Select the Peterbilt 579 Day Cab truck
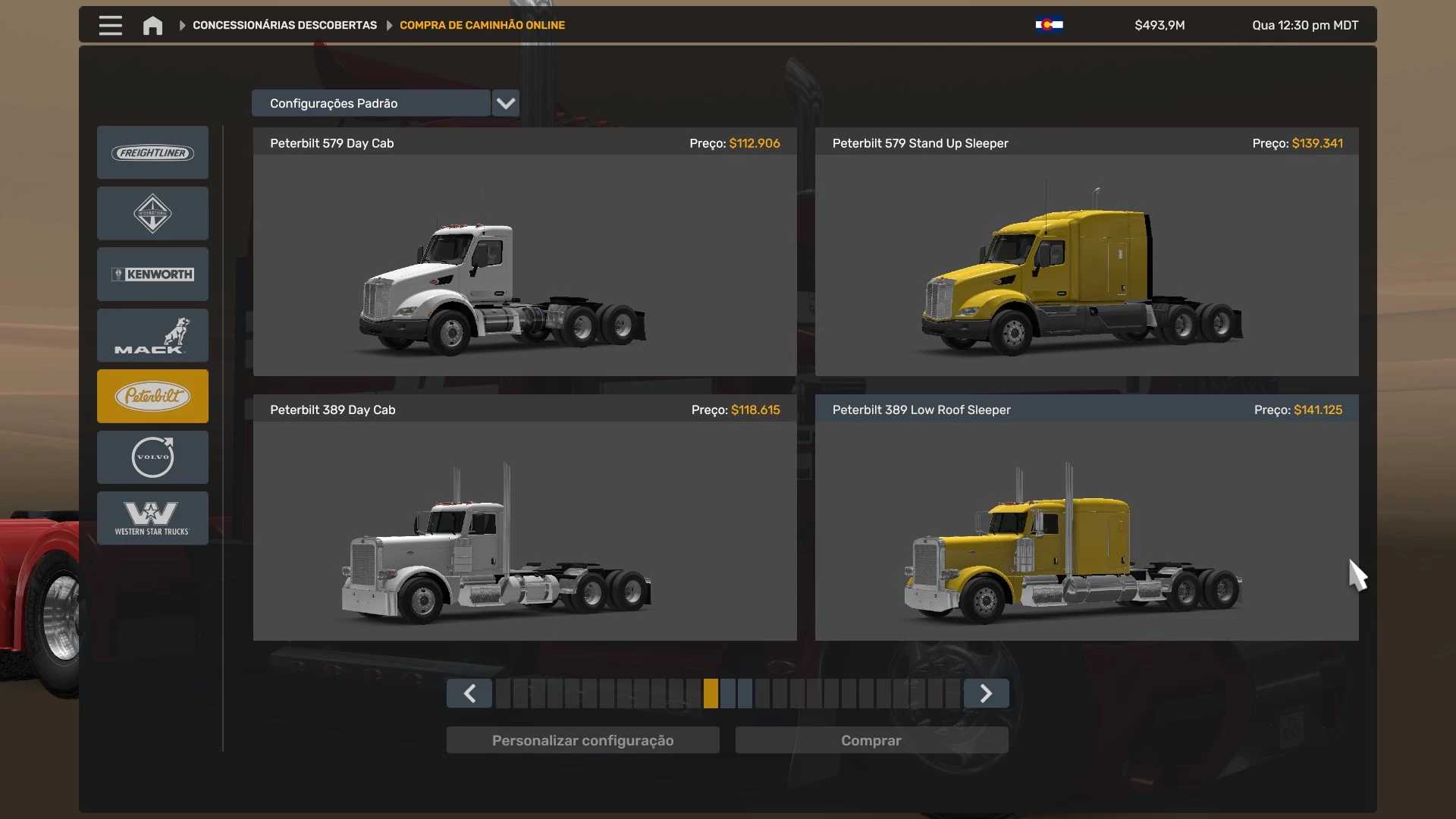This screenshot has width=1456, height=819. (x=525, y=265)
